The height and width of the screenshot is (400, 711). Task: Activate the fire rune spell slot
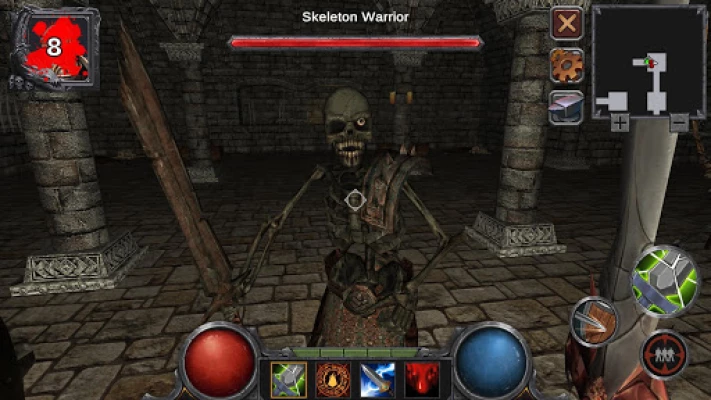pyautogui.click(x=332, y=379)
